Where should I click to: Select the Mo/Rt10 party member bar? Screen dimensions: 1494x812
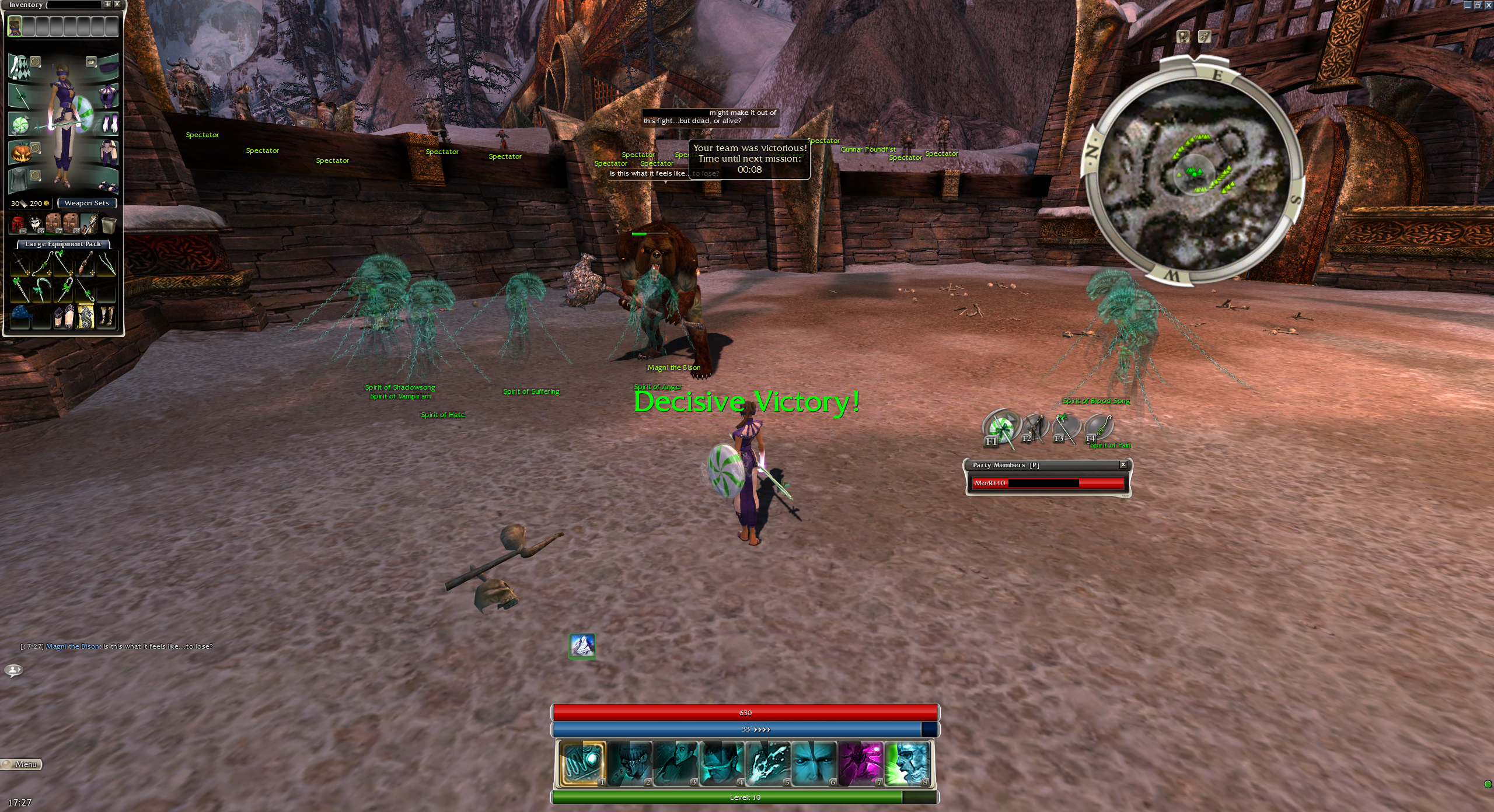[1048, 483]
